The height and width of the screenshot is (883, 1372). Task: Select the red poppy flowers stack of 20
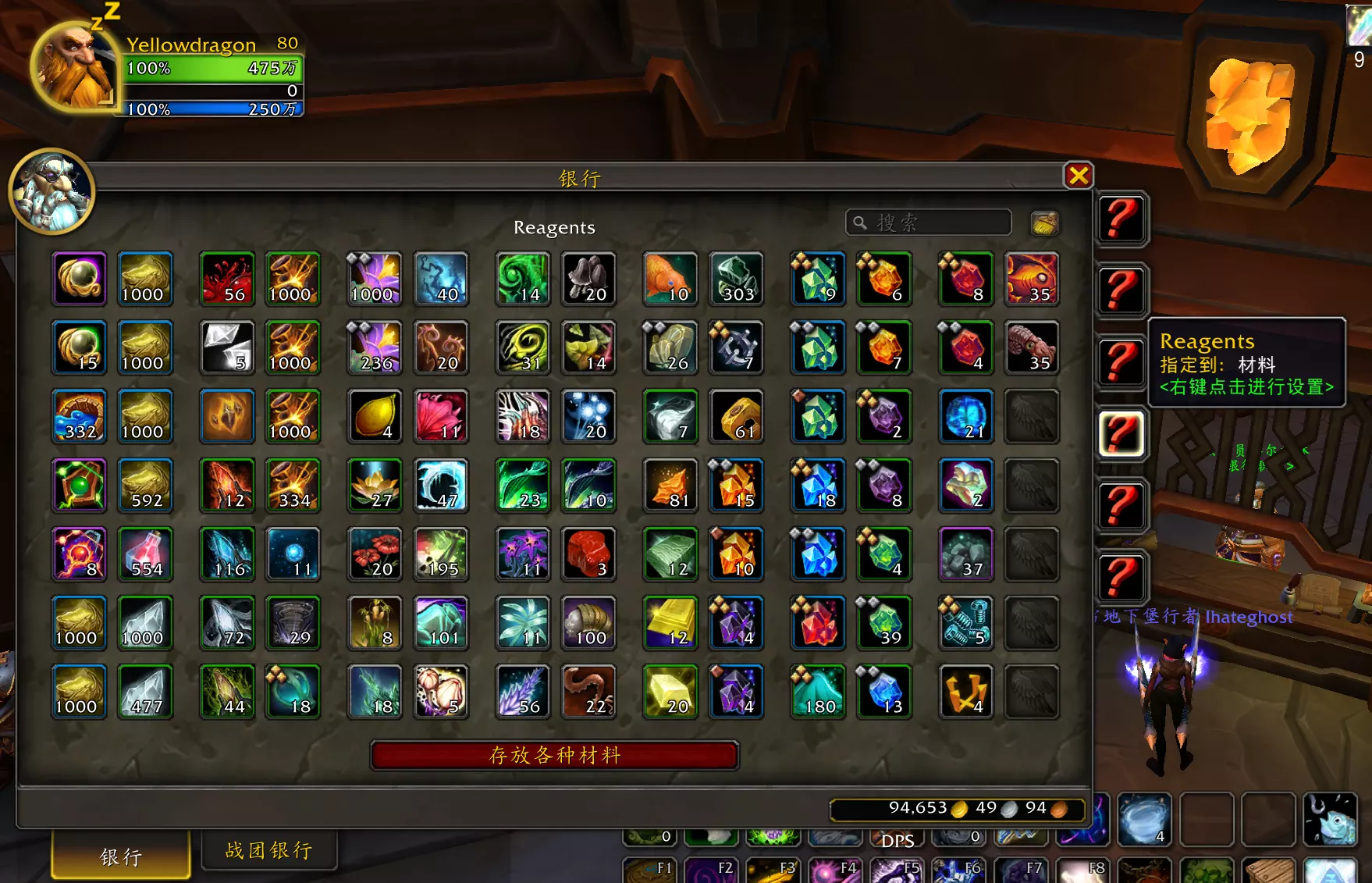(375, 554)
